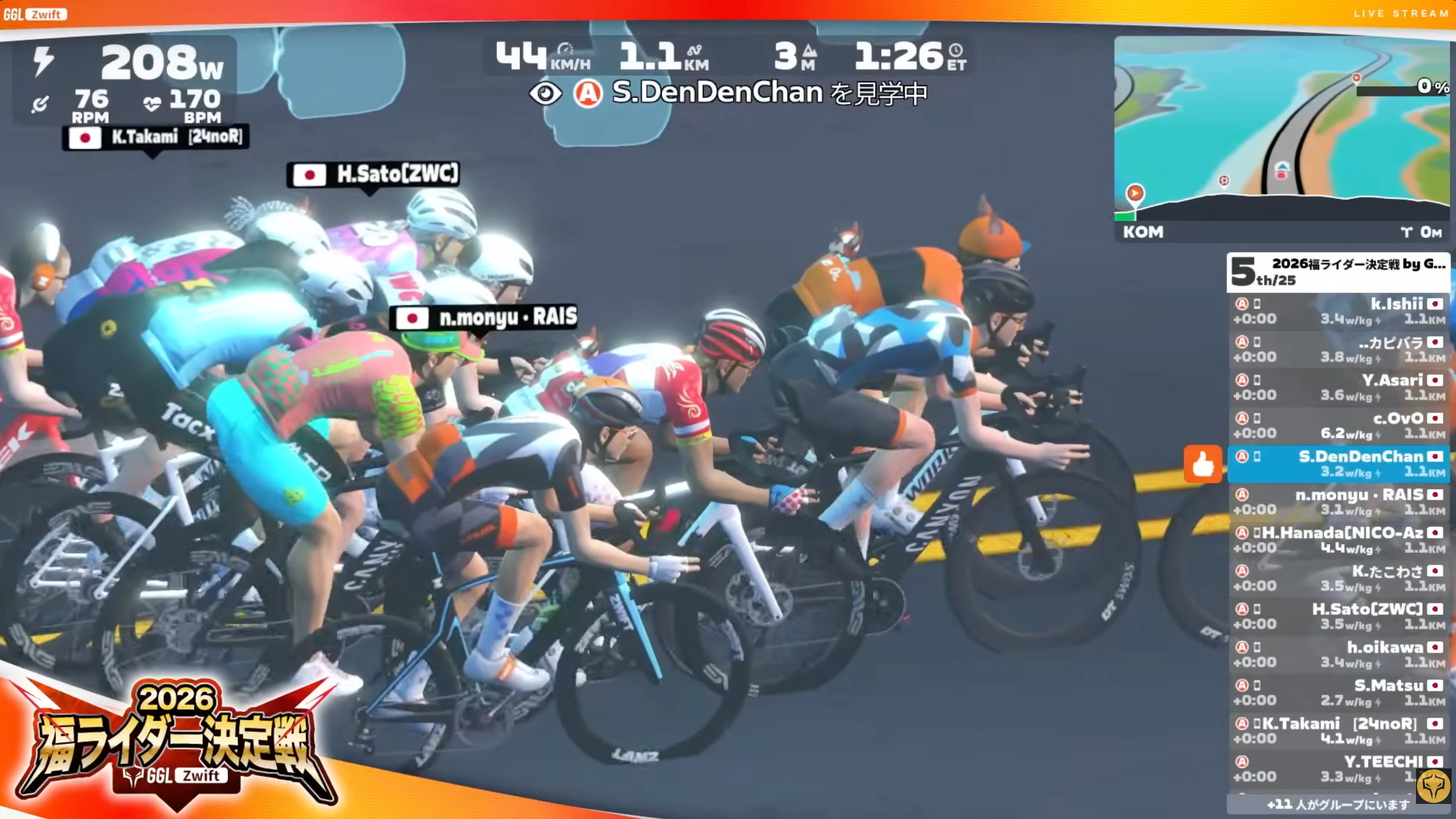Select S.Matsu rider row

click(x=1337, y=692)
